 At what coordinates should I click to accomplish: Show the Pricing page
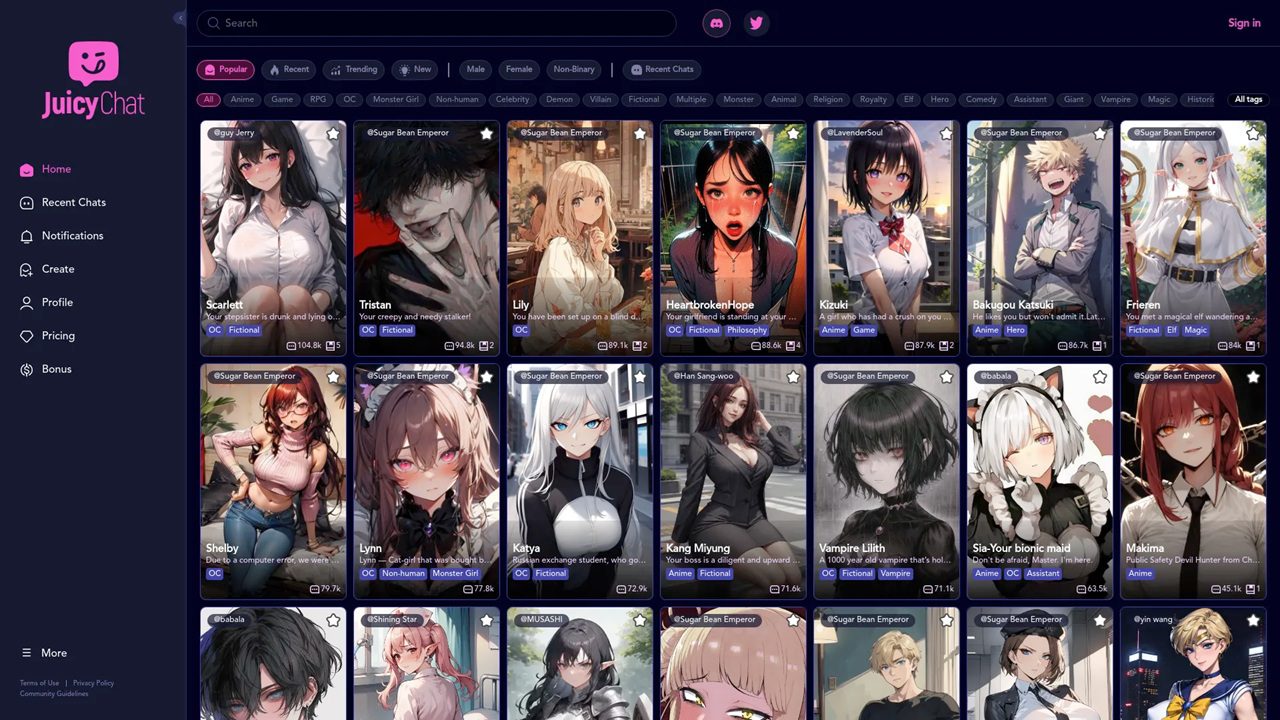pyautogui.click(x=58, y=336)
